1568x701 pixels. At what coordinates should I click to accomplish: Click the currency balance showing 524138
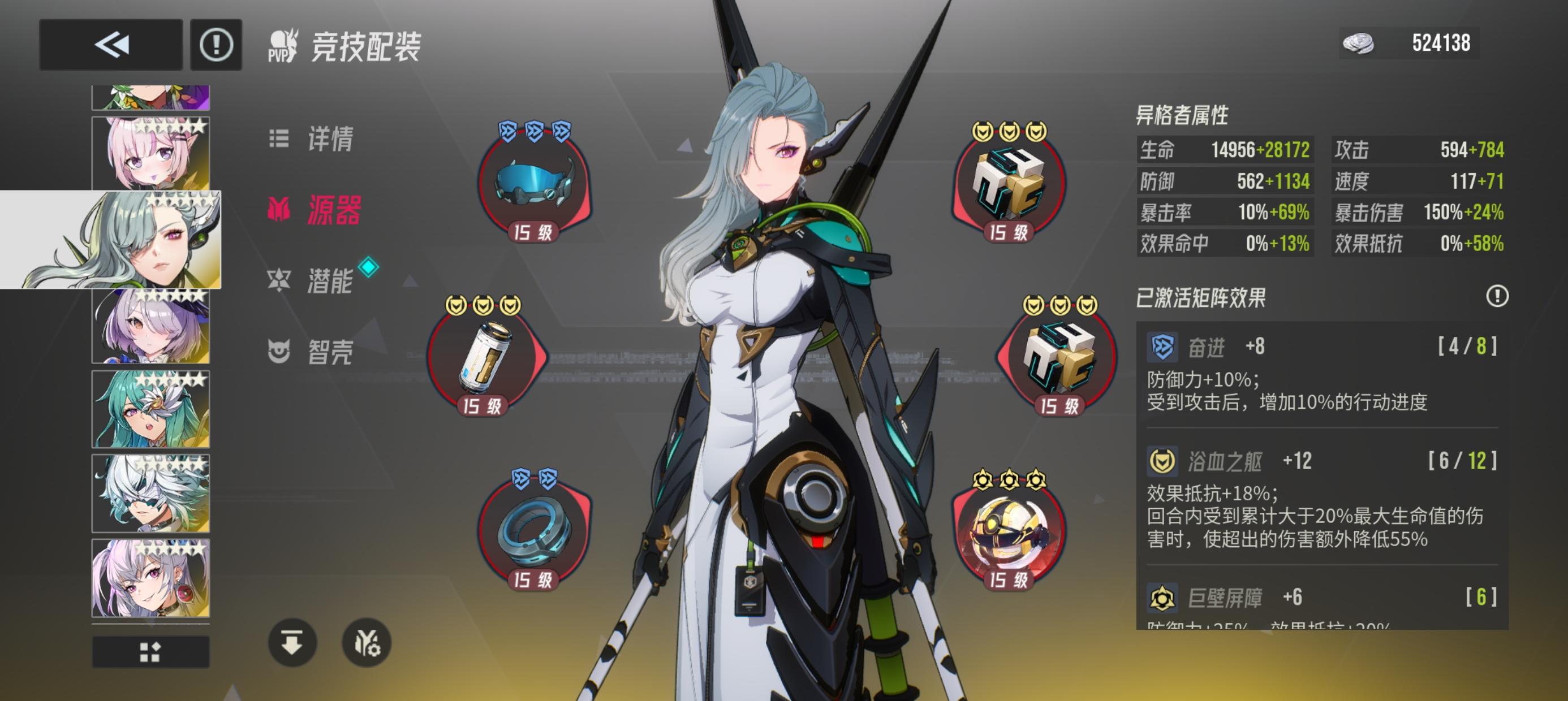click(x=1412, y=43)
